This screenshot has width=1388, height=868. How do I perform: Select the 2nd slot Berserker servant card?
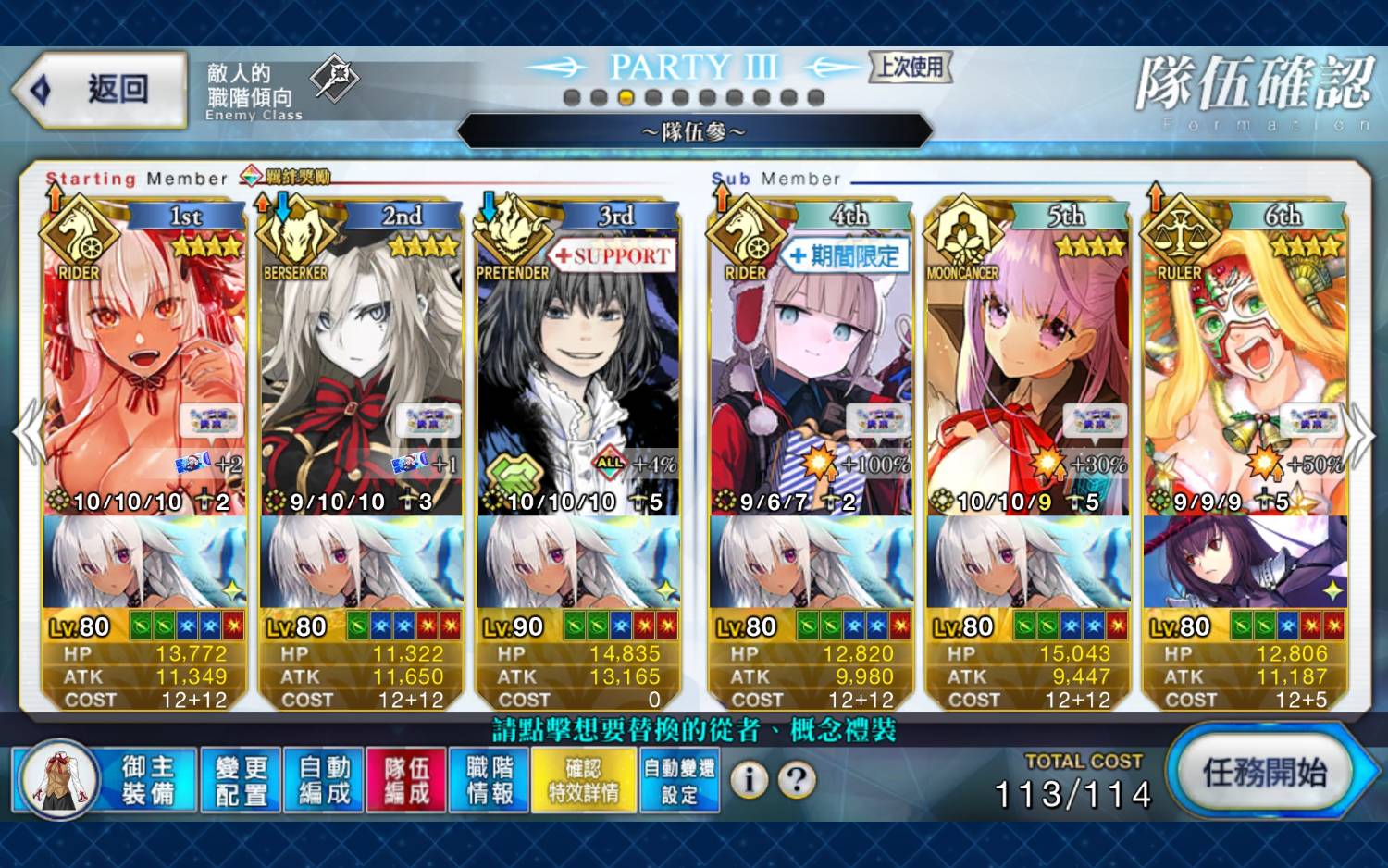coord(361,370)
